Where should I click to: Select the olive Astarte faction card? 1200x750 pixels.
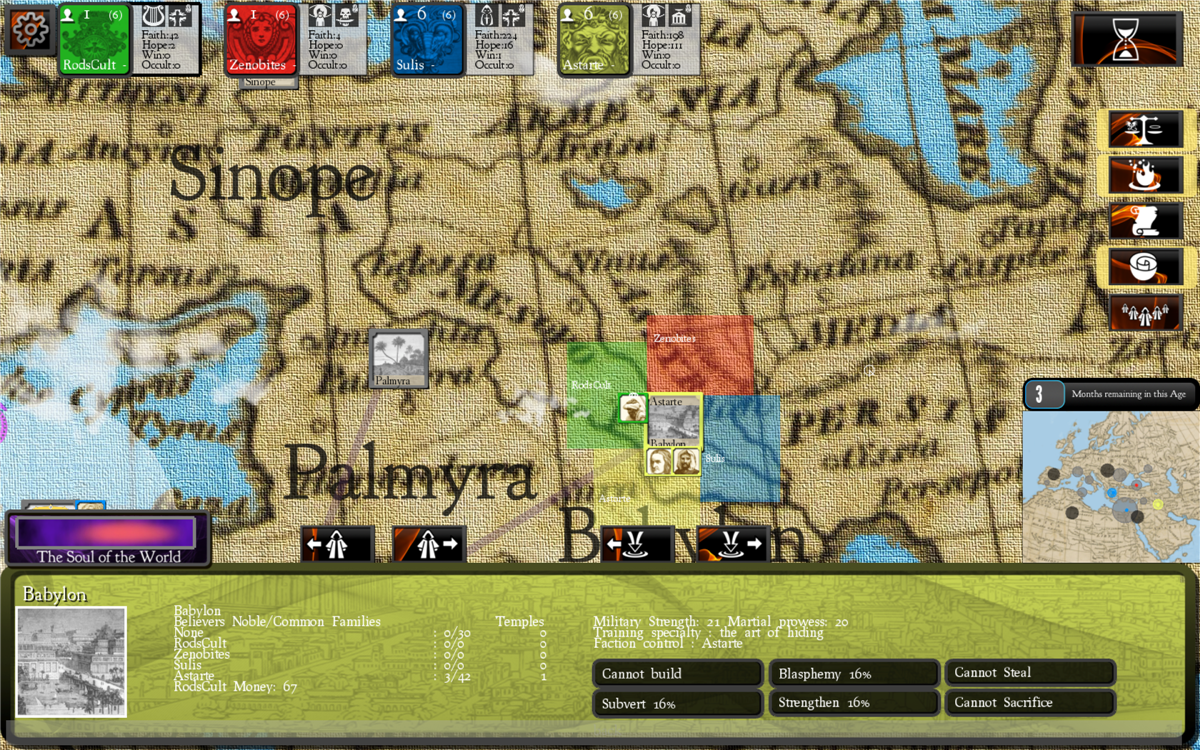coord(594,39)
